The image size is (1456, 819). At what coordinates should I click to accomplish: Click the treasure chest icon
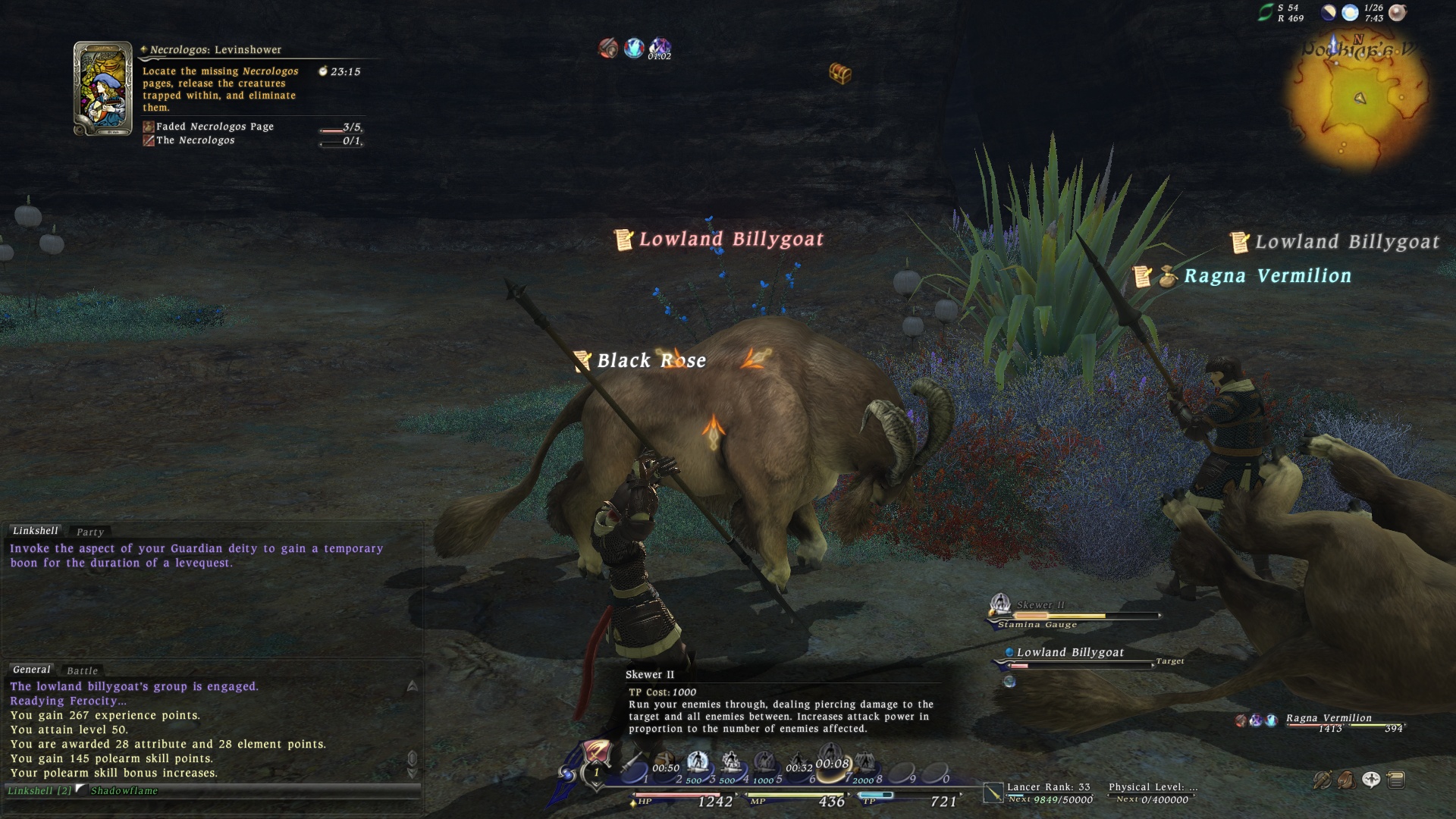pos(840,74)
